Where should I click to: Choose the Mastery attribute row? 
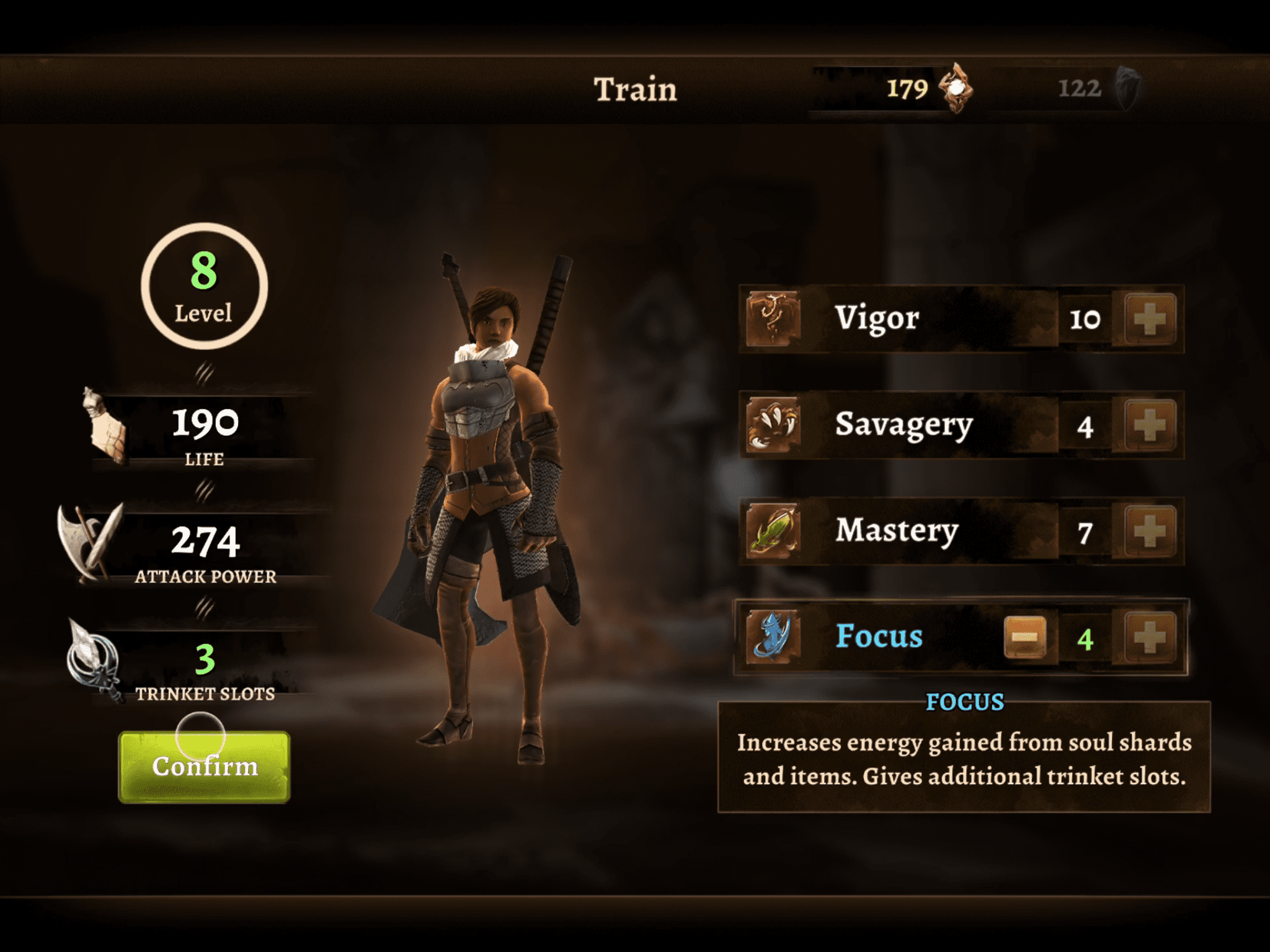click(x=899, y=531)
